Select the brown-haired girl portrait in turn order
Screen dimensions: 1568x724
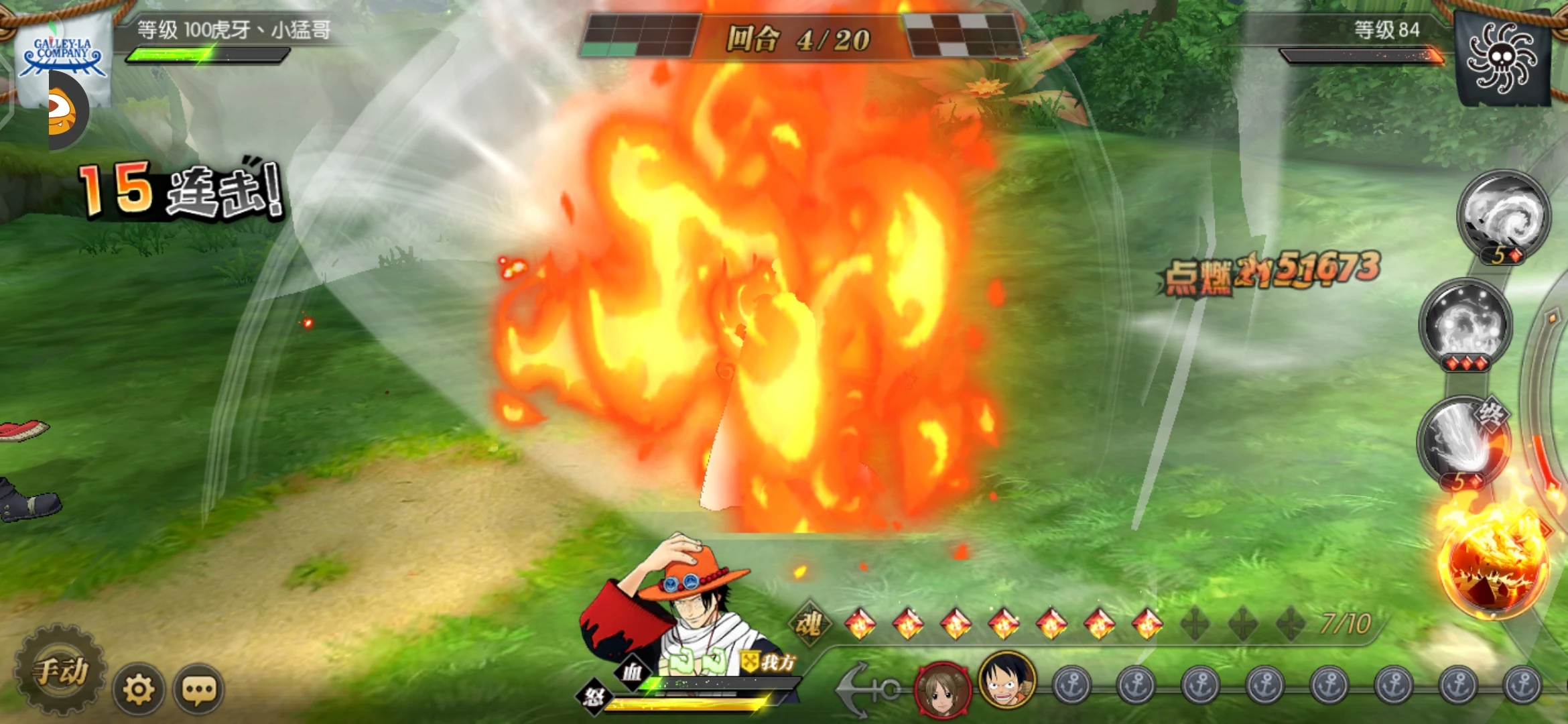coord(943,688)
